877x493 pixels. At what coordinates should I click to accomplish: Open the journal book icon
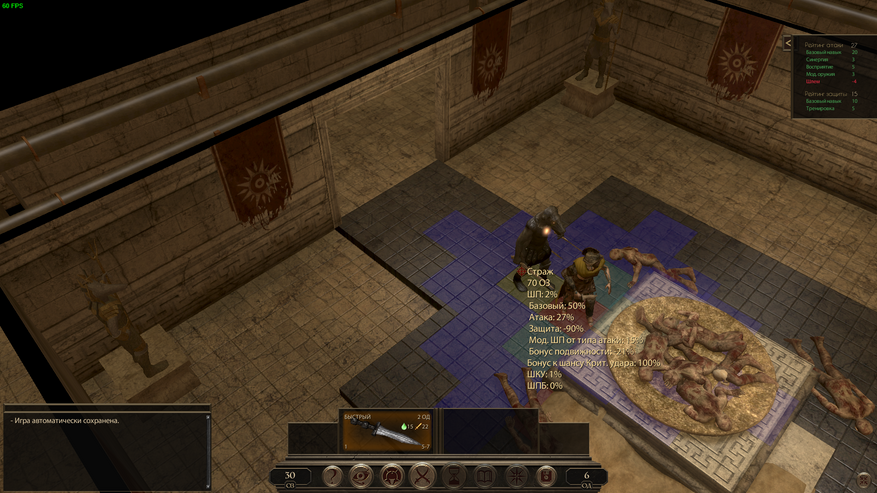pyautogui.click(x=485, y=477)
